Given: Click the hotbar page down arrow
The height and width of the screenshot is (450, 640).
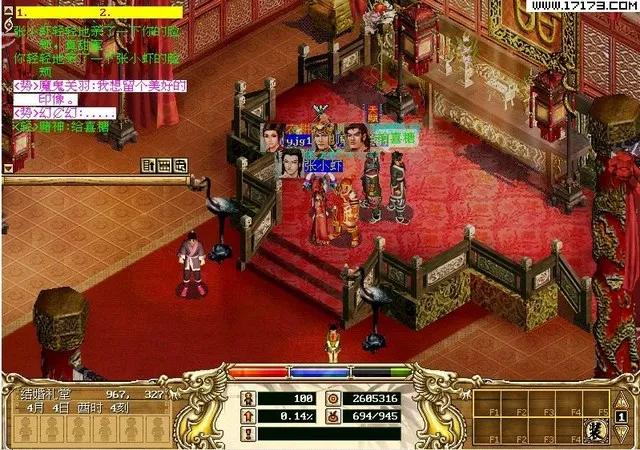Looking at the screenshot, I should [622, 432].
